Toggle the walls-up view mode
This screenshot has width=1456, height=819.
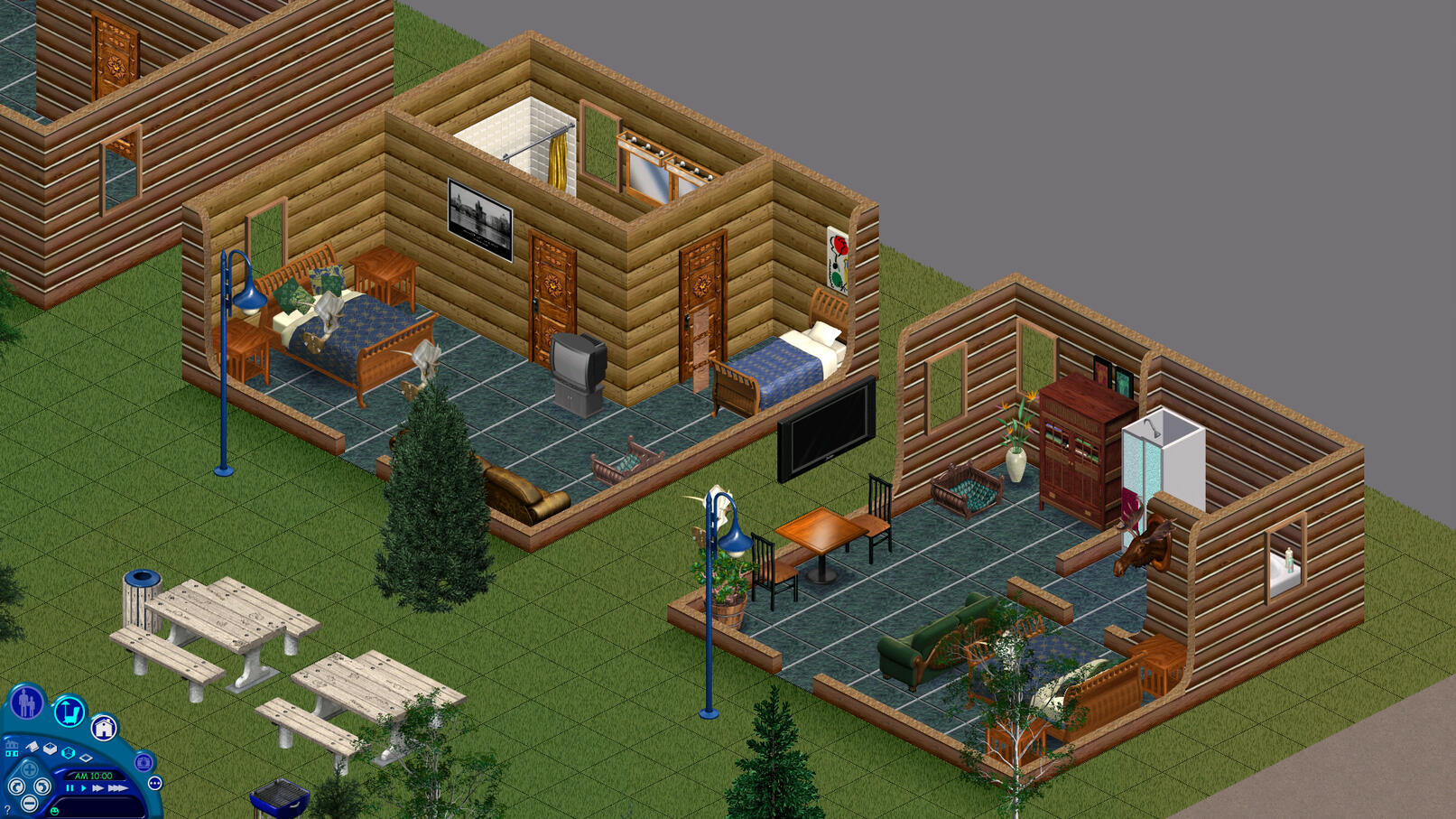tap(68, 754)
